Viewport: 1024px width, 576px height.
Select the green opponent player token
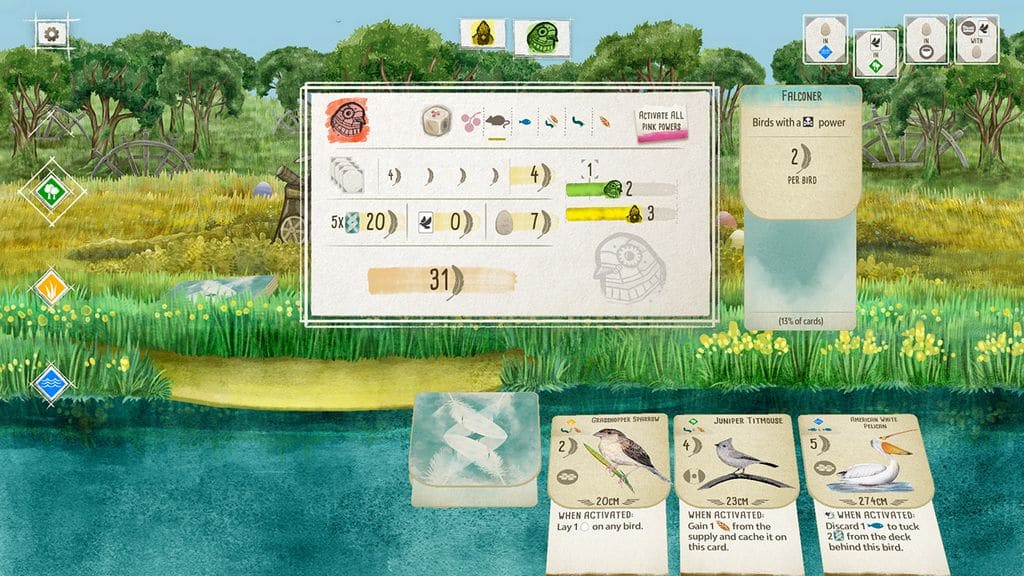[x=535, y=38]
